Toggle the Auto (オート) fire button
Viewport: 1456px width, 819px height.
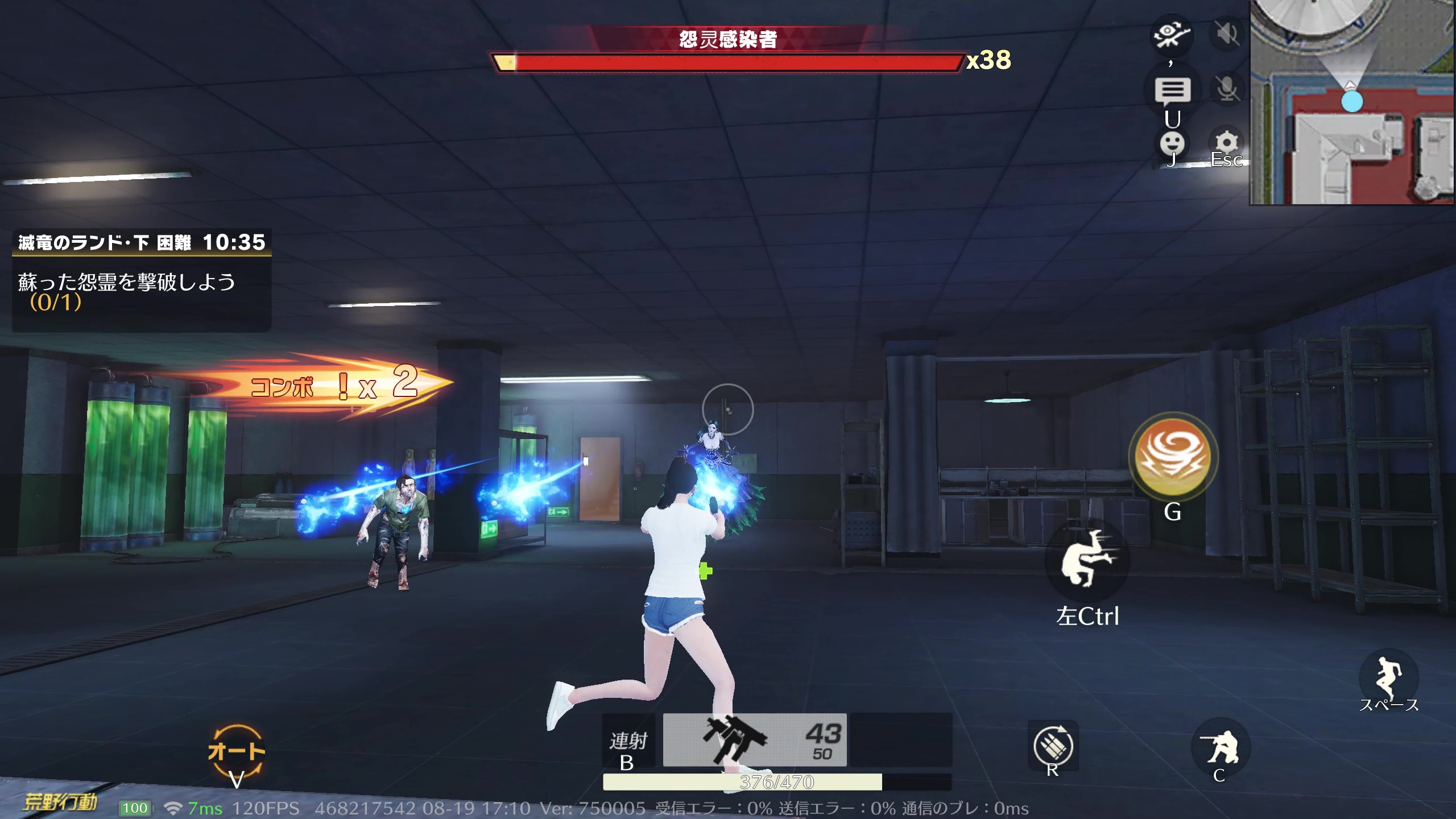point(237,751)
